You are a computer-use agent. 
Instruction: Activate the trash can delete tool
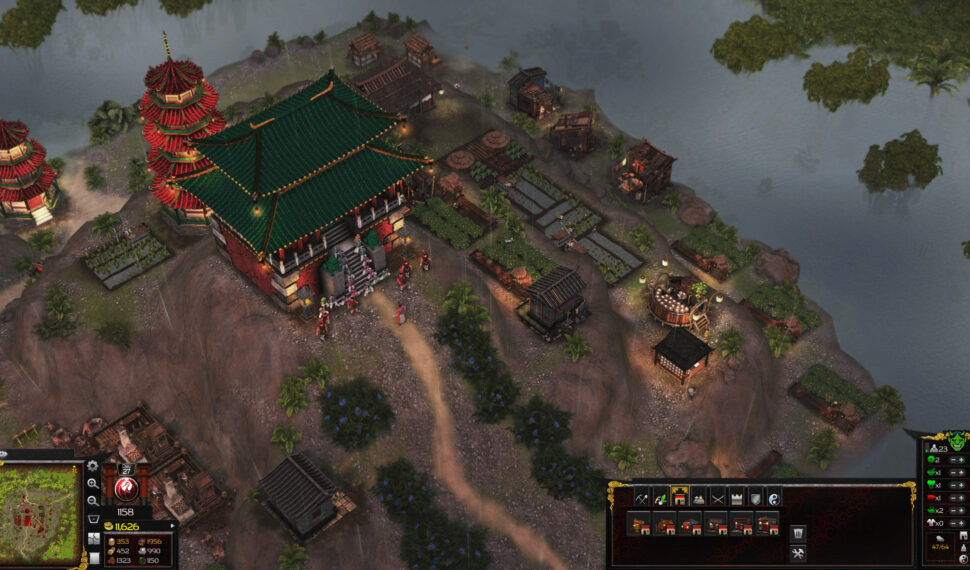[798, 532]
